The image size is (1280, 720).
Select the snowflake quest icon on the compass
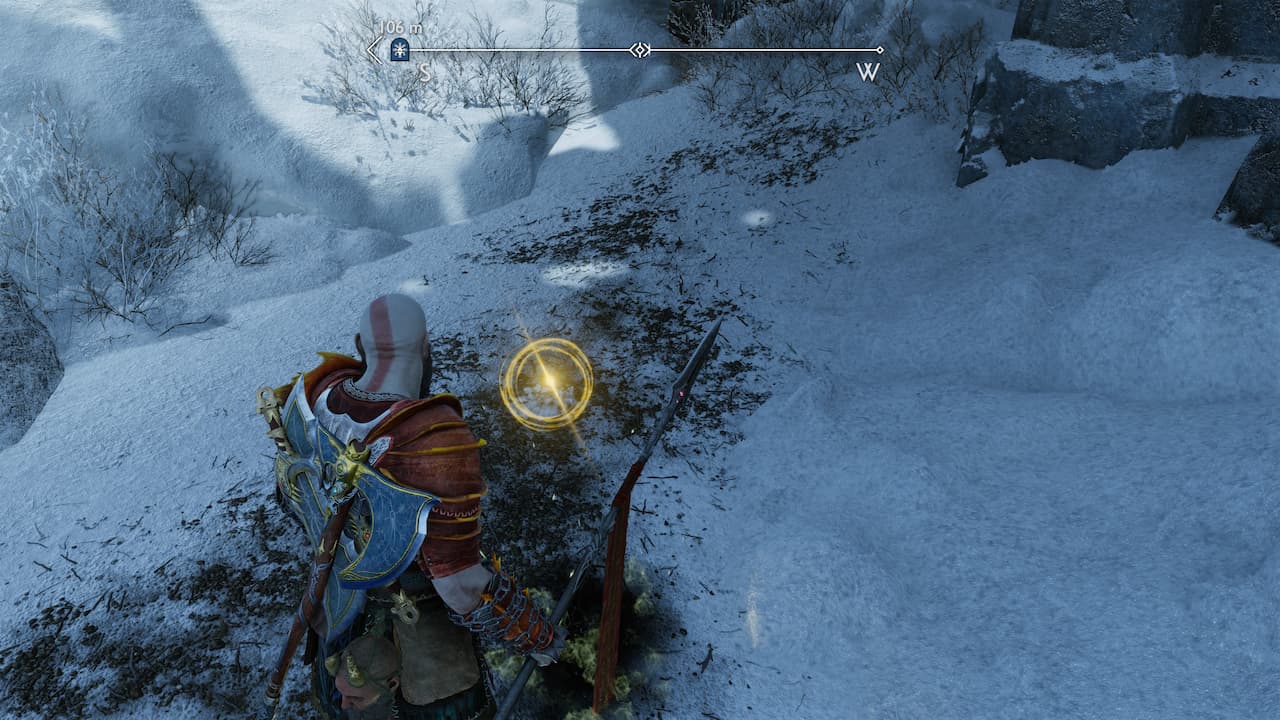pos(398,47)
